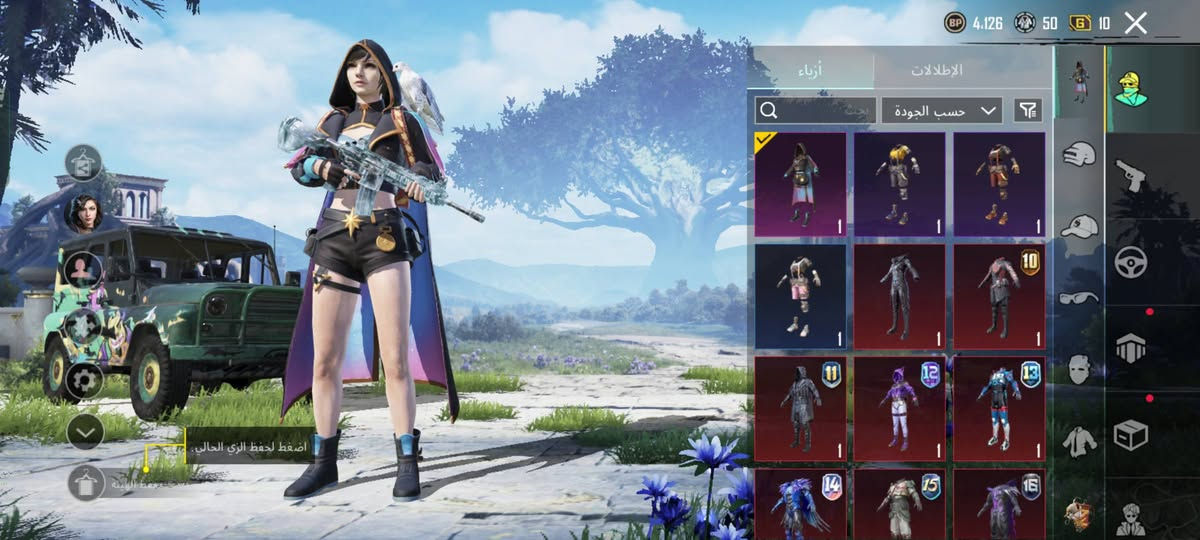
Task: Show the face mask subcategory
Action: click(x=1079, y=368)
